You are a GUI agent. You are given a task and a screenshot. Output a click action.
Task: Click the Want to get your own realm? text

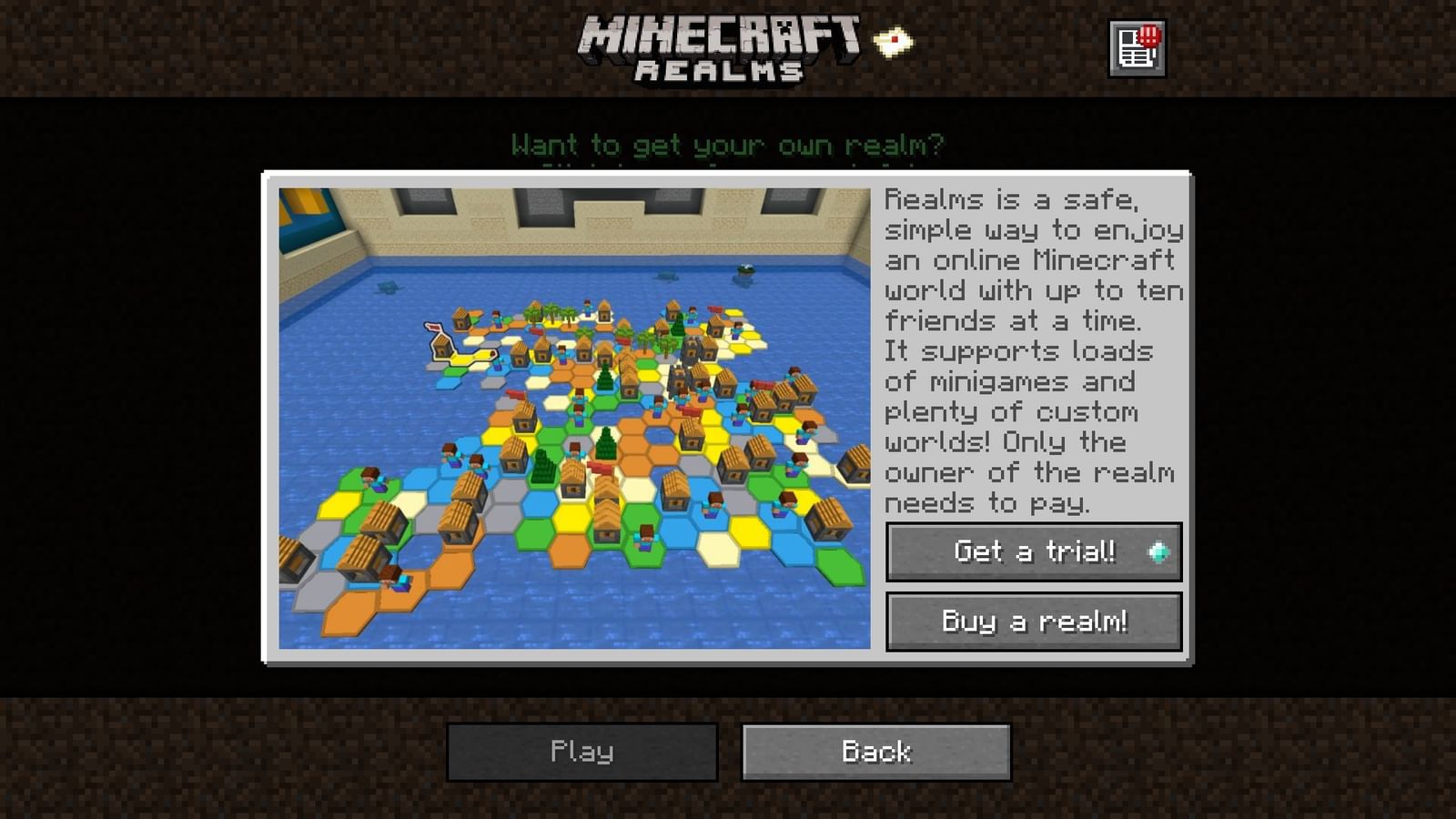point(730,144)
